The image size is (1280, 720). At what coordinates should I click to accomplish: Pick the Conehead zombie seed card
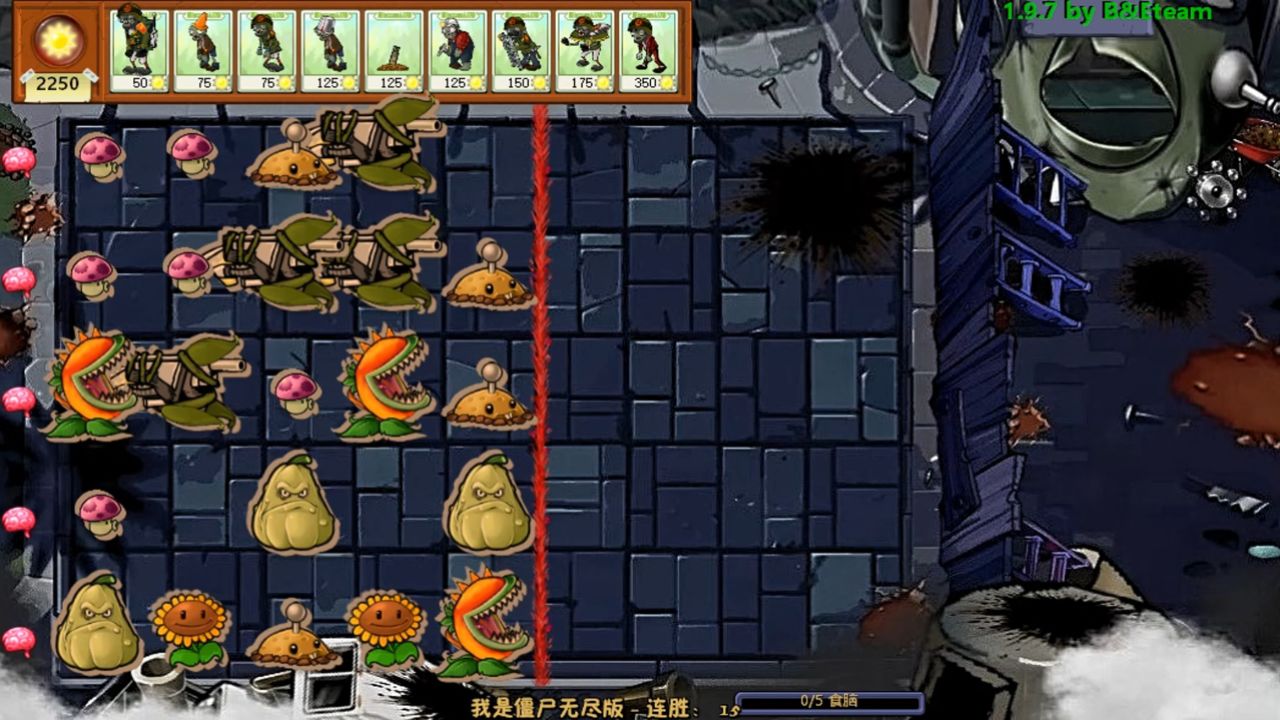pos(202,50)
